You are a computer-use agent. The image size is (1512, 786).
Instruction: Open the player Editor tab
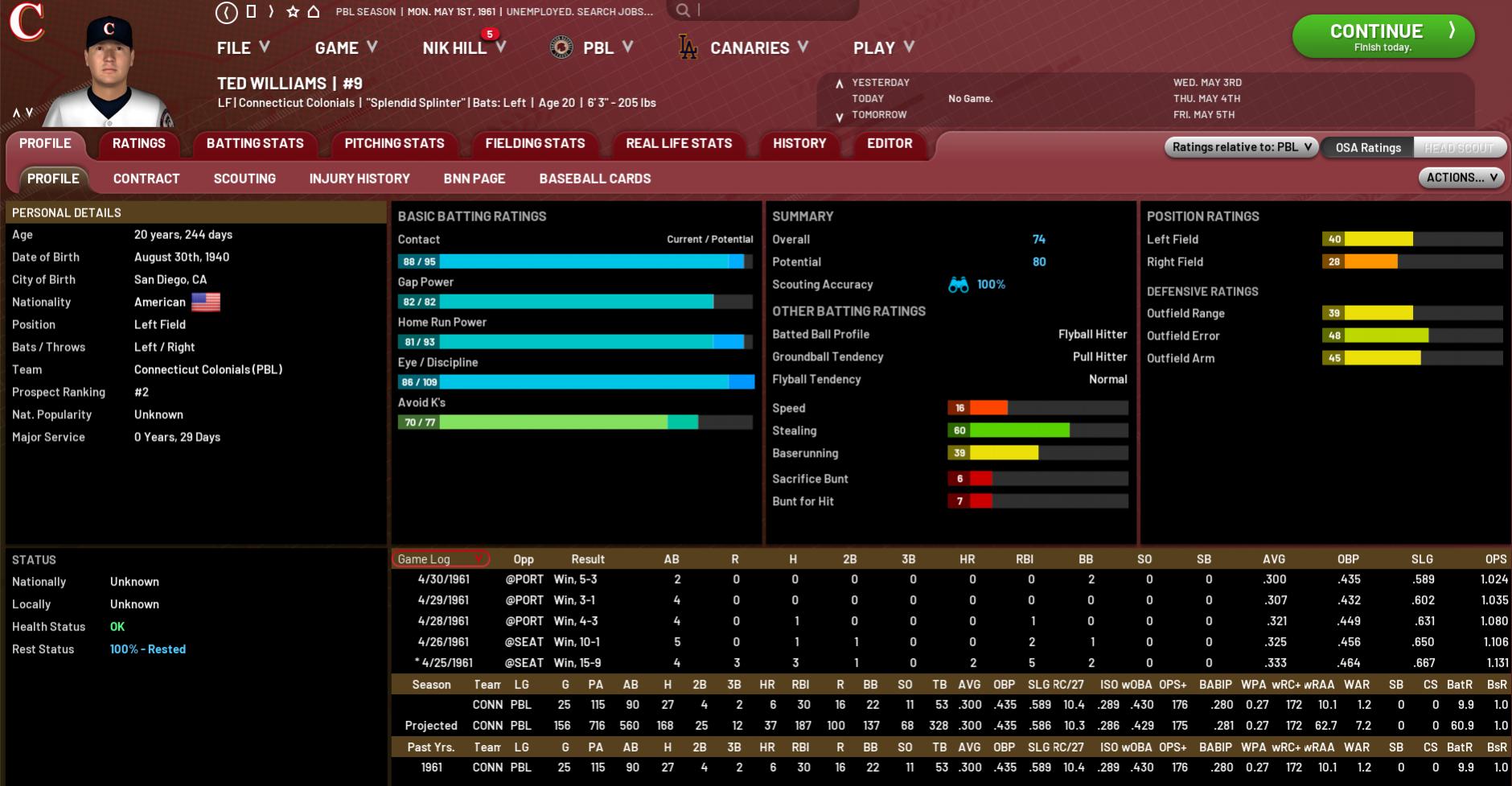click(x=890, y=143)
